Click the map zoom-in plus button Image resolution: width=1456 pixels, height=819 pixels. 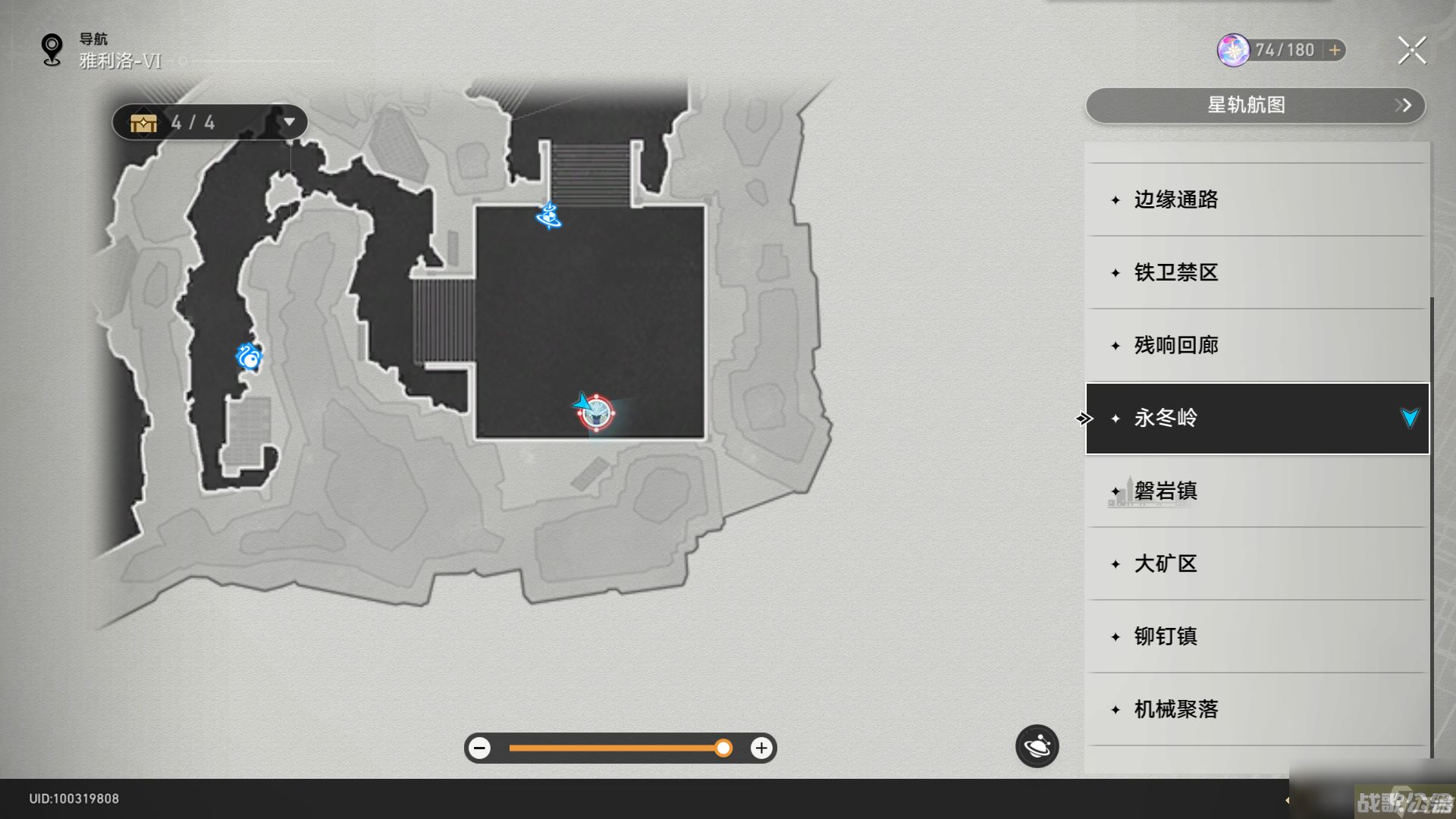pos(761,748)
